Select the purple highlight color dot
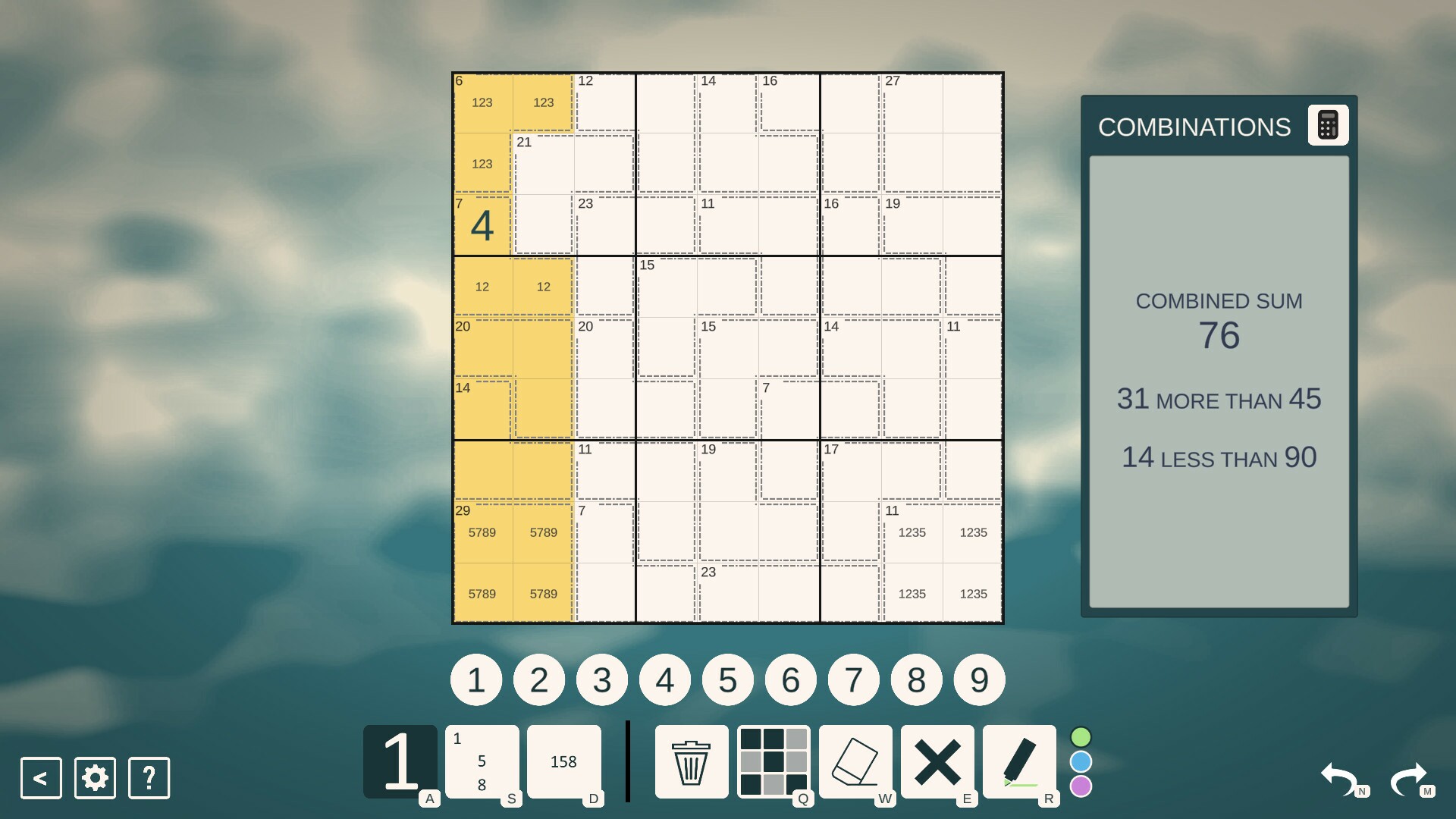This screenshot has width=1456, height=819. [1080, 788]
